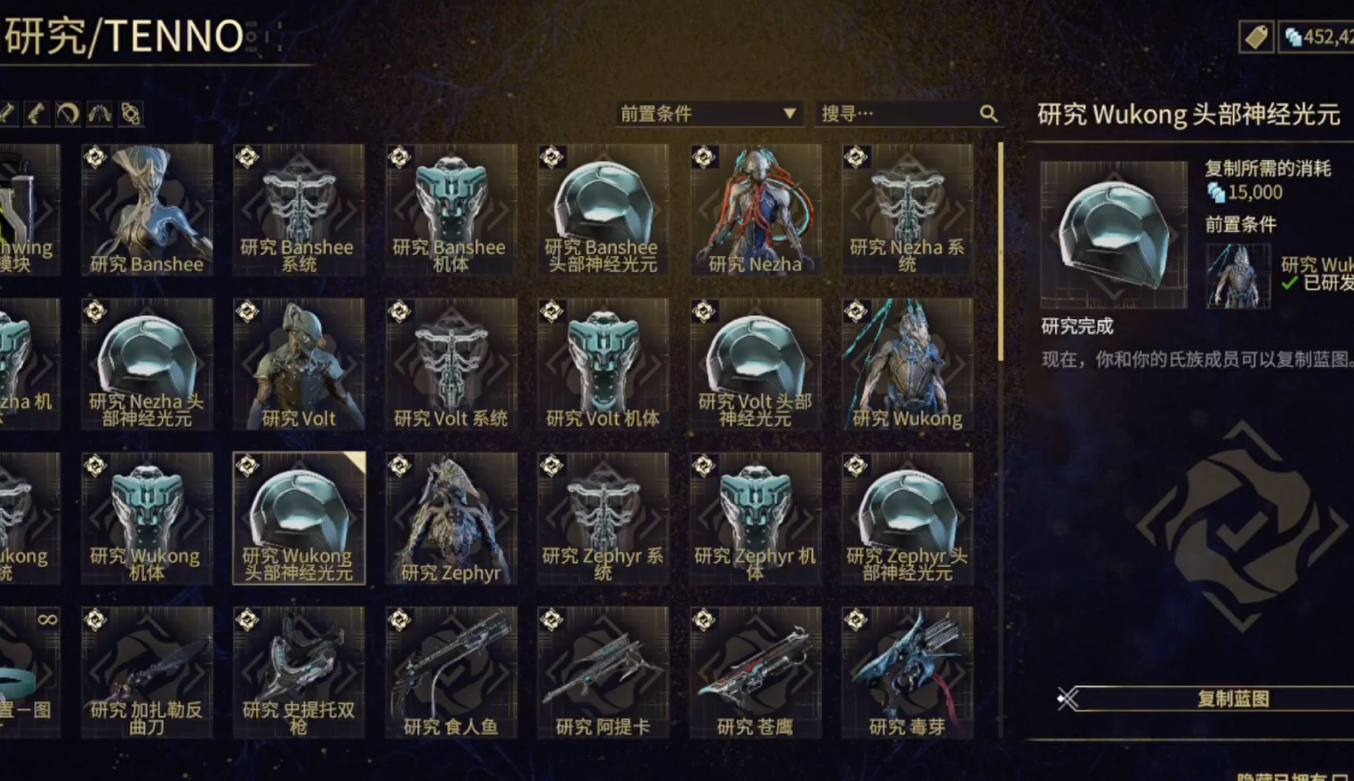Select the 研究 毒芽 weapon tile

coord(907,672)
